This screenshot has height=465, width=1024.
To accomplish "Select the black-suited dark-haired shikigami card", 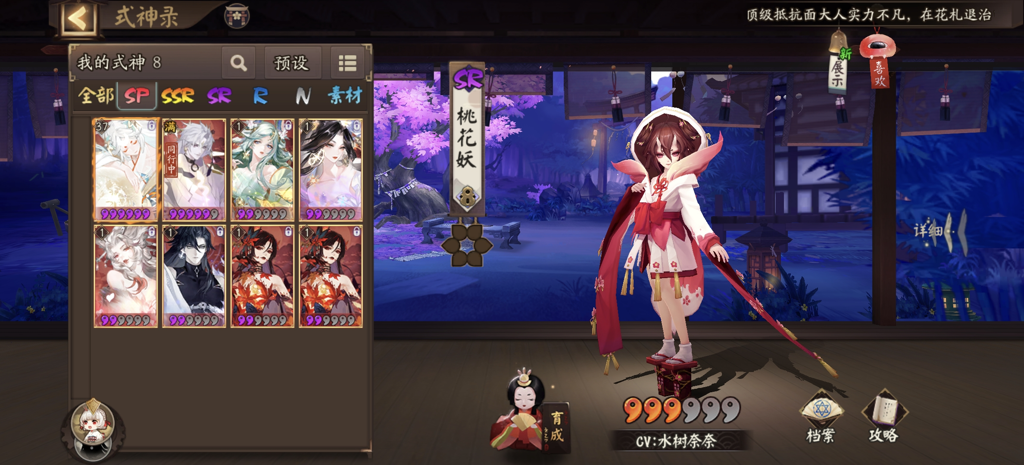I will tap(194, 275).
